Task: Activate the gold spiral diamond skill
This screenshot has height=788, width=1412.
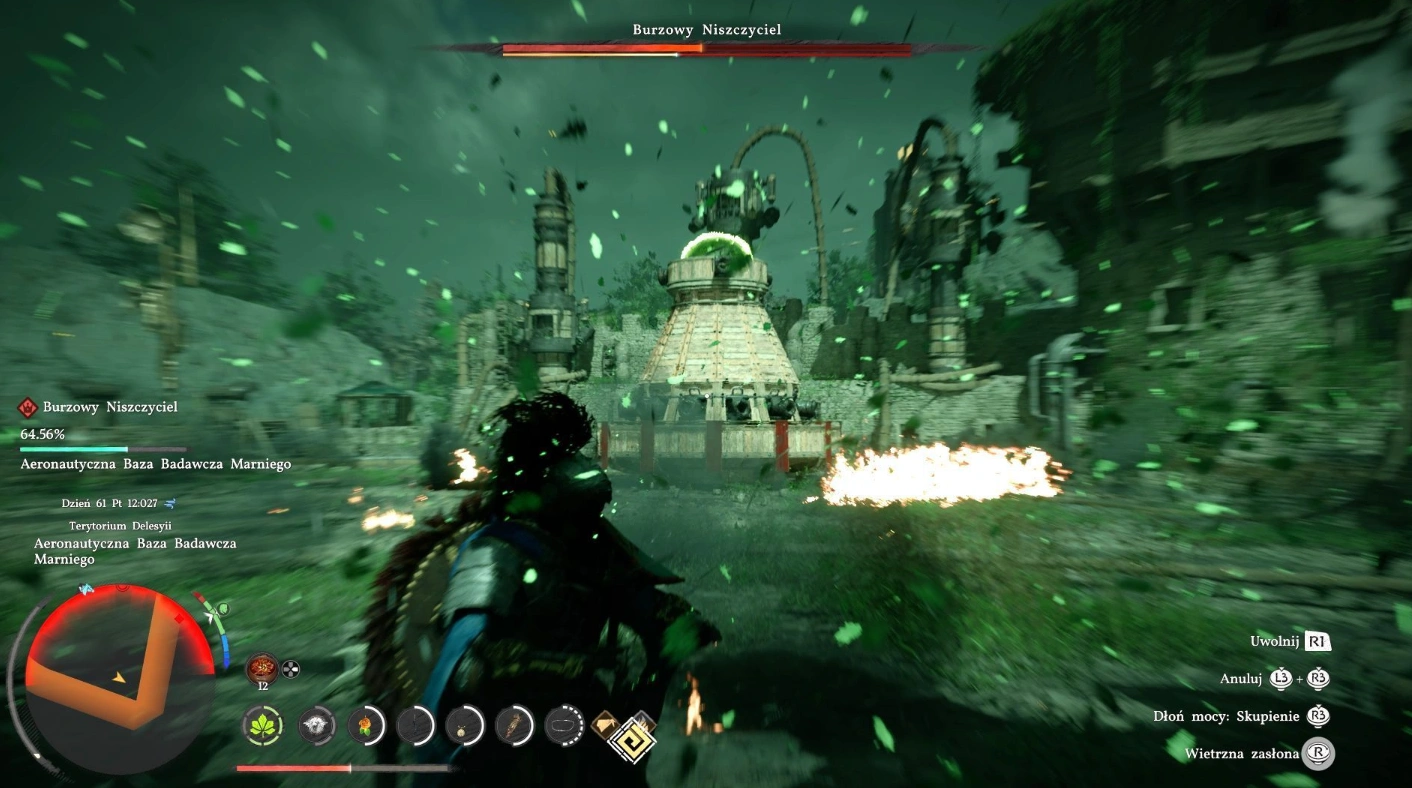Action: click(x=630, y=741)
